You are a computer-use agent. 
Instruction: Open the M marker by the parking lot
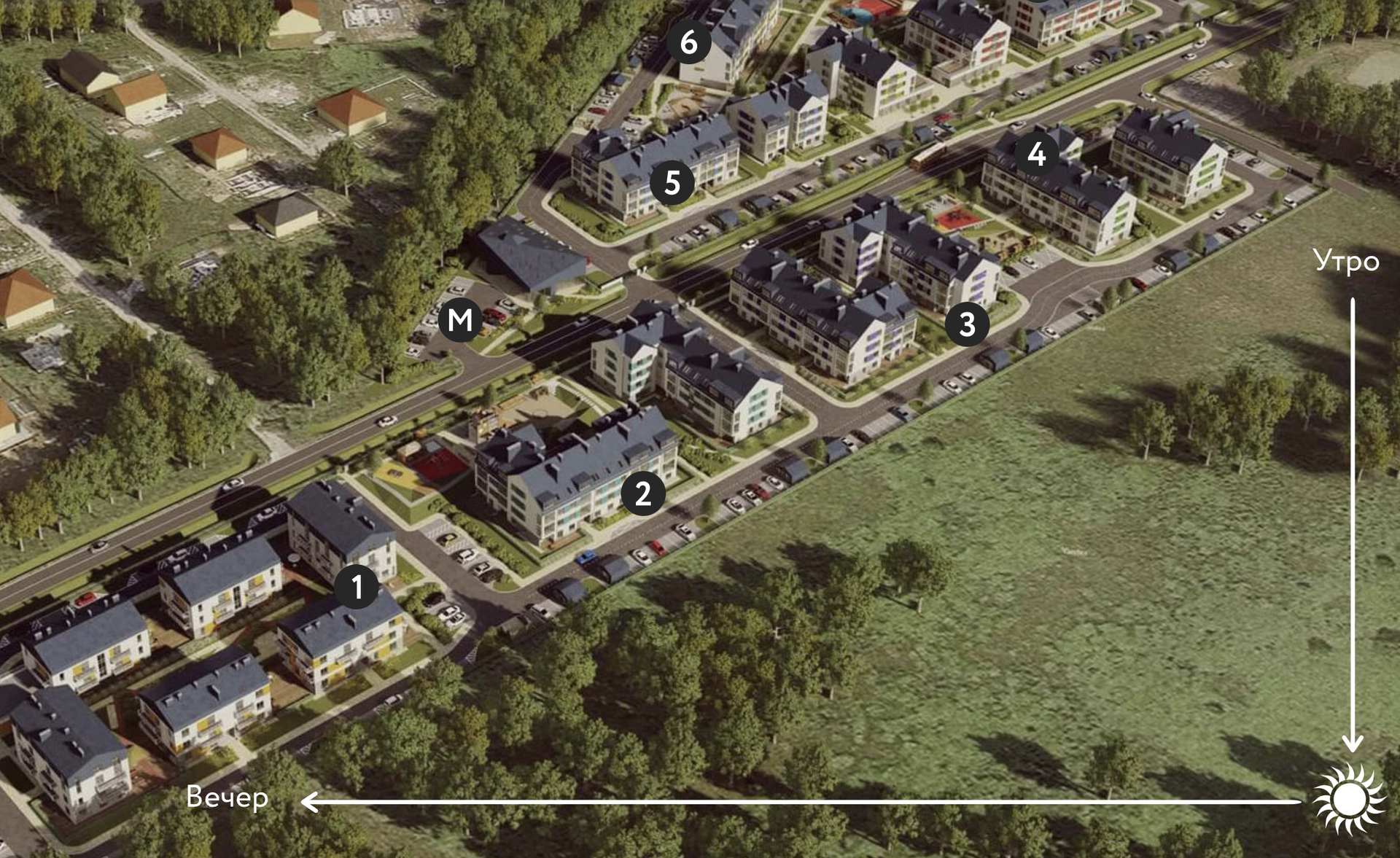pyautogui.click(x=460, y=319)
